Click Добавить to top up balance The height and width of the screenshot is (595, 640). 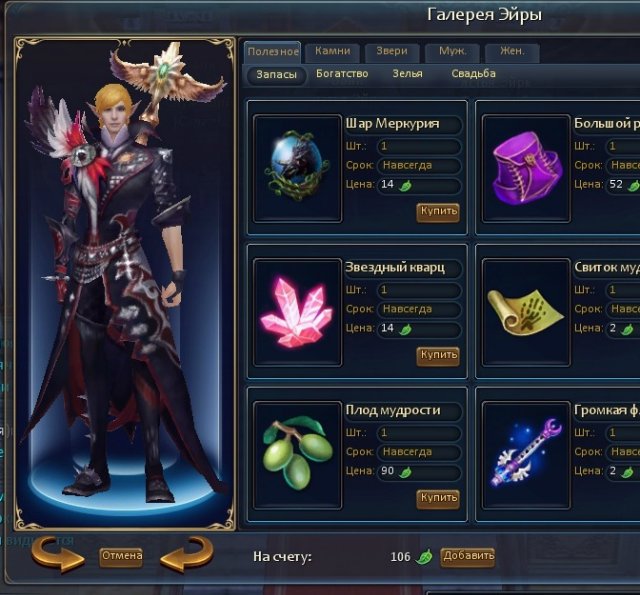[467, 556]
